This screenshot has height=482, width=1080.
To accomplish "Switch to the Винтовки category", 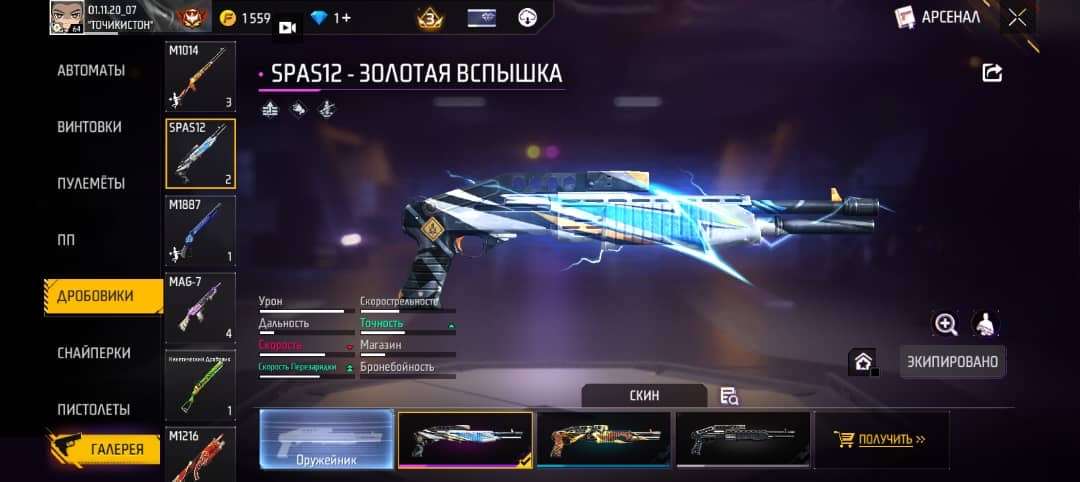I will (90, 127).
